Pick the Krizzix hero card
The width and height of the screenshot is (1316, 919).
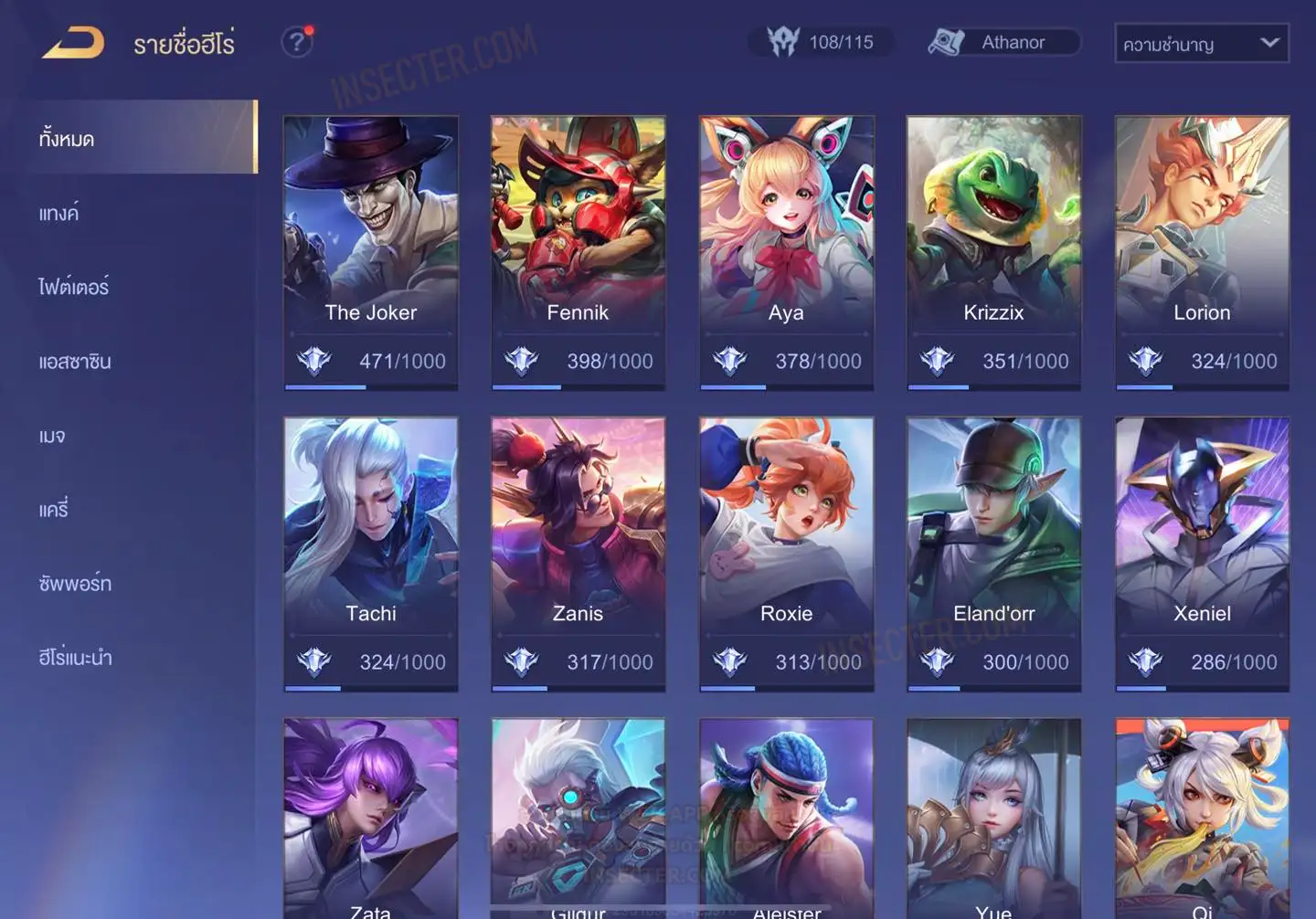point(993,251)
